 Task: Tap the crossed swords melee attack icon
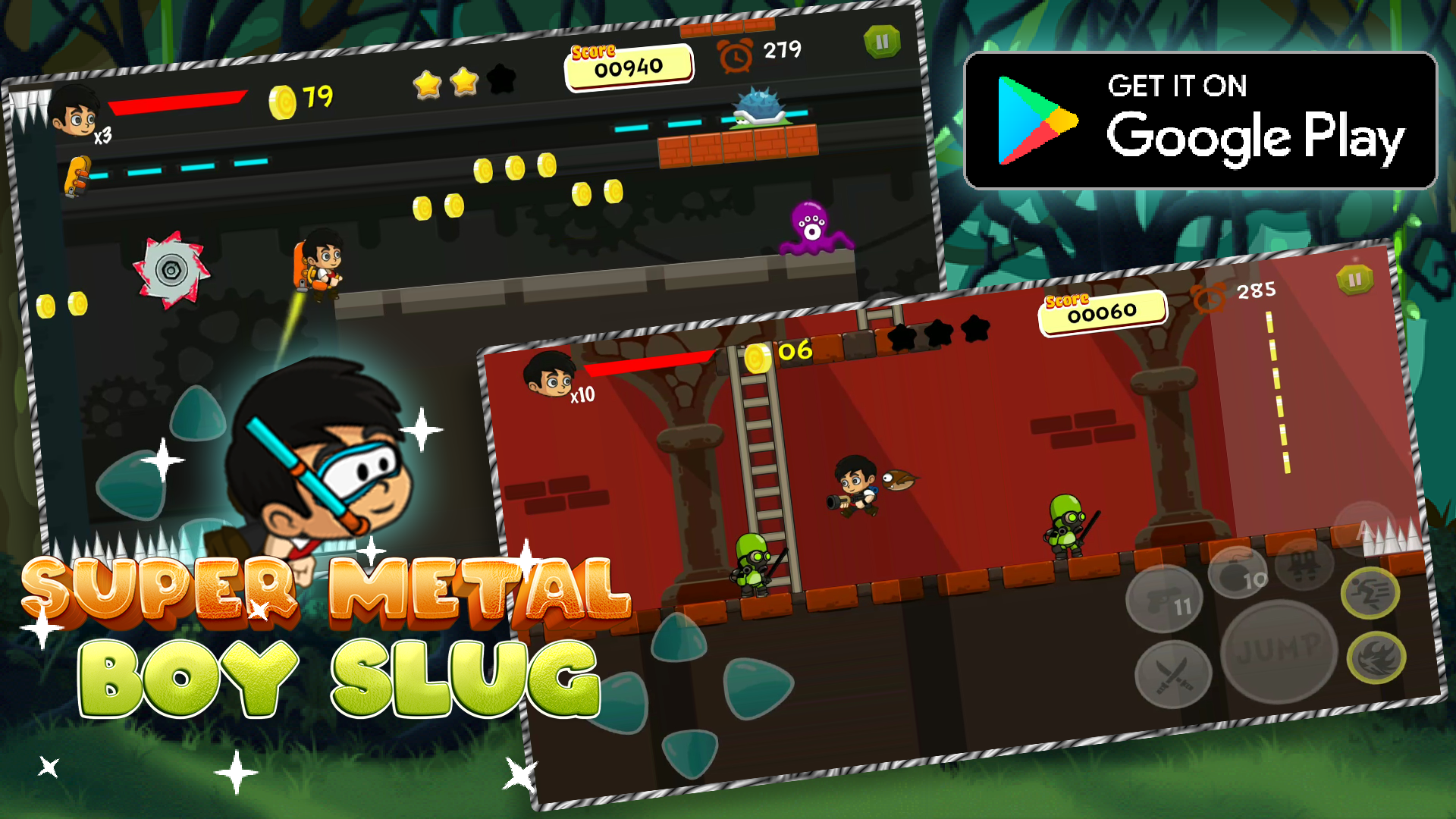1173,675
